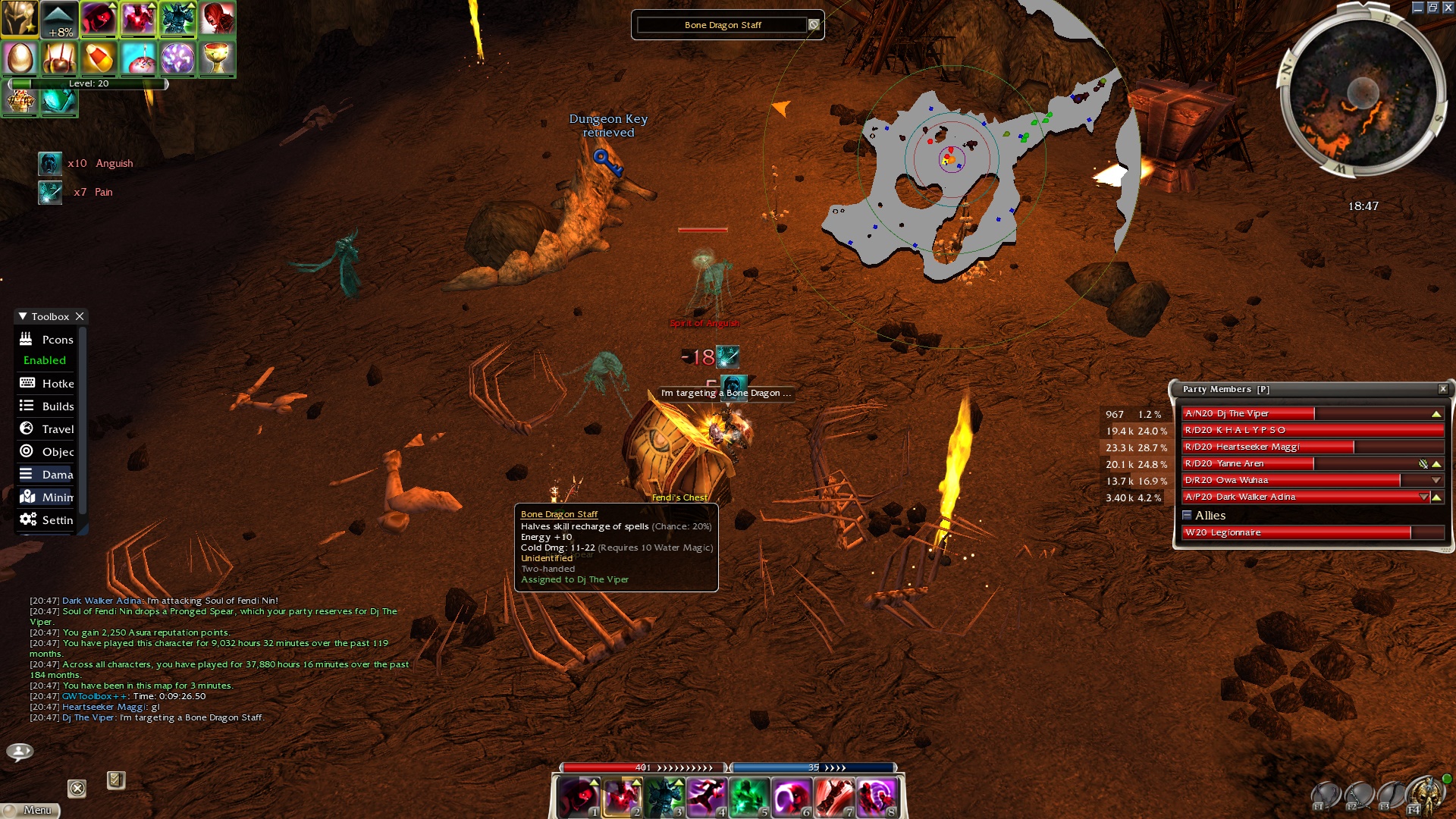Minimize the game window
Viewport: 1456px width, 819px height.
pyautogui.click(x=1417, y=8)
